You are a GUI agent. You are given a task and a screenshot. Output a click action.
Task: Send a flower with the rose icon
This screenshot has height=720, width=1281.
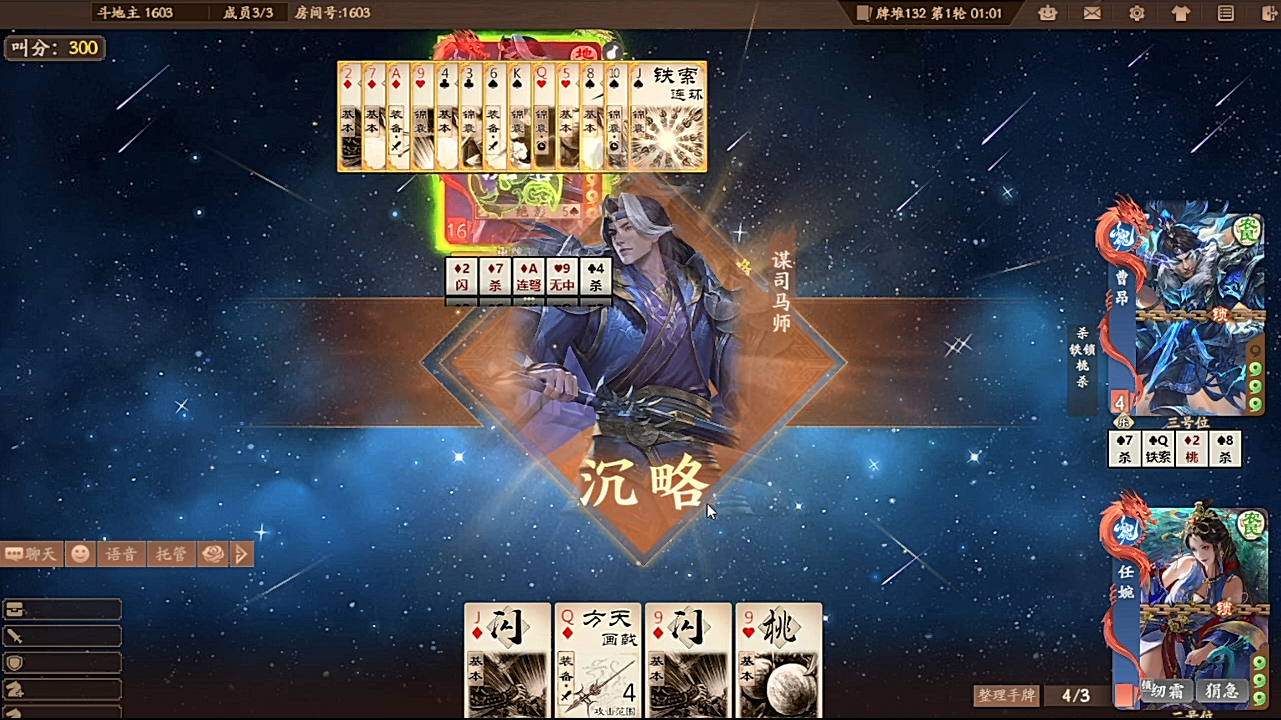tap(212, 554)
